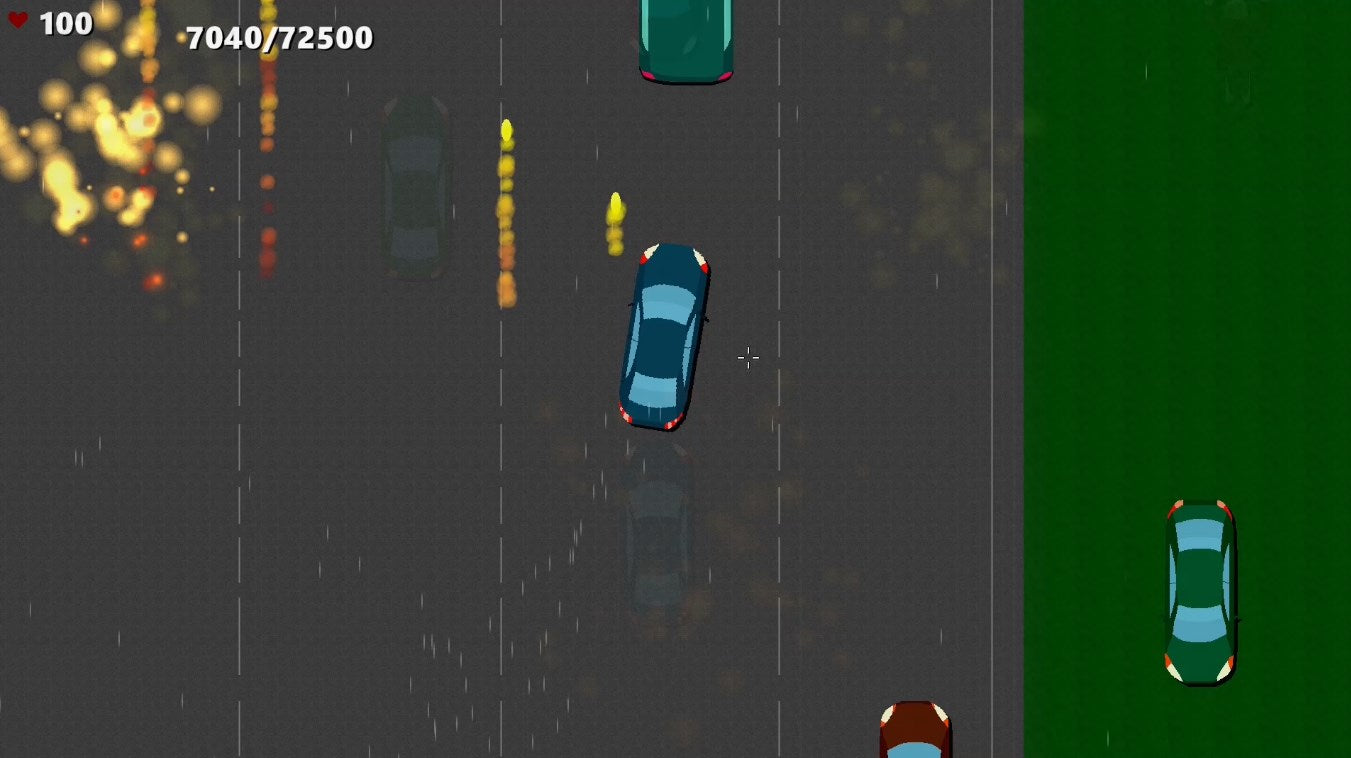
Task: Click the yellow muzzle flash near the player car
Action: [614, 215]
